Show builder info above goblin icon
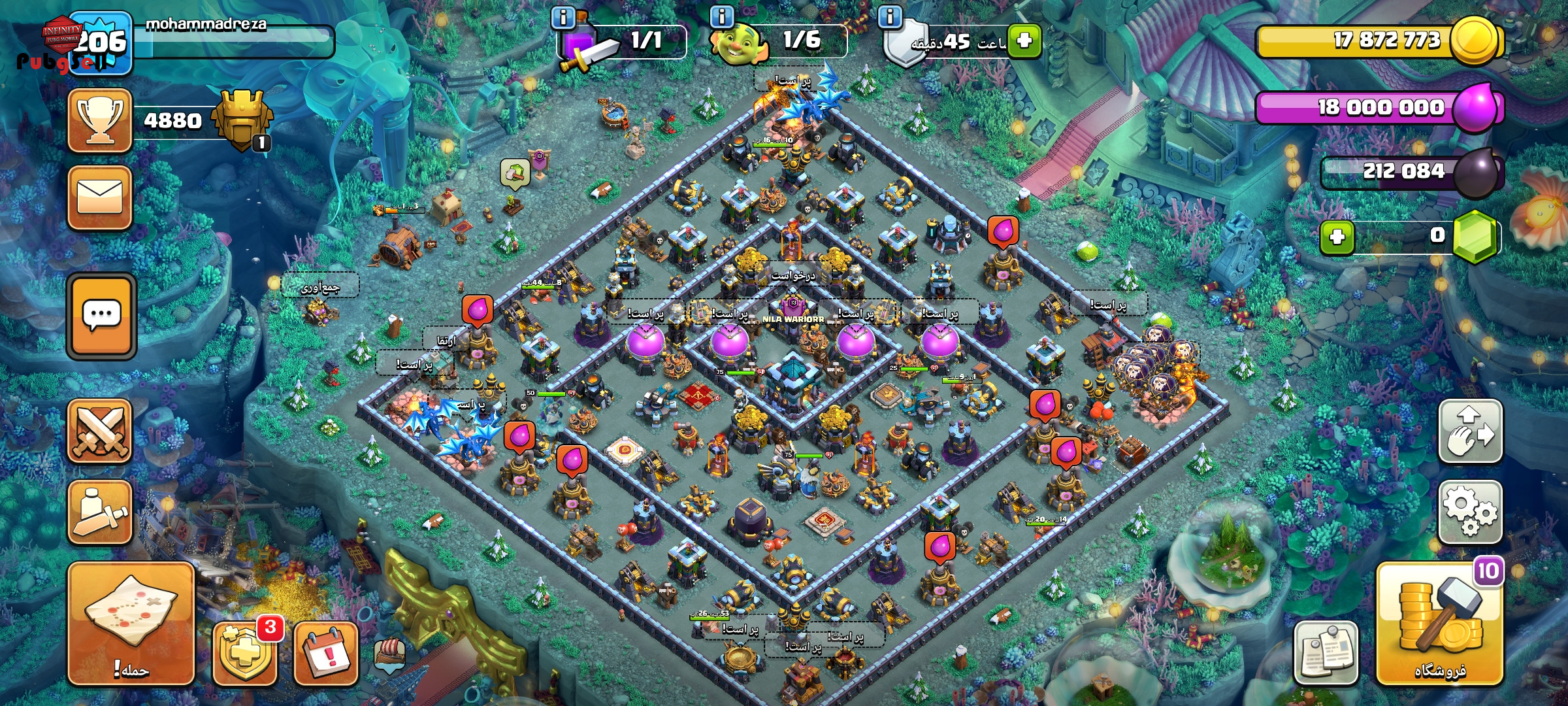Viewport: 1568px width, 706px height. point(722,16)
